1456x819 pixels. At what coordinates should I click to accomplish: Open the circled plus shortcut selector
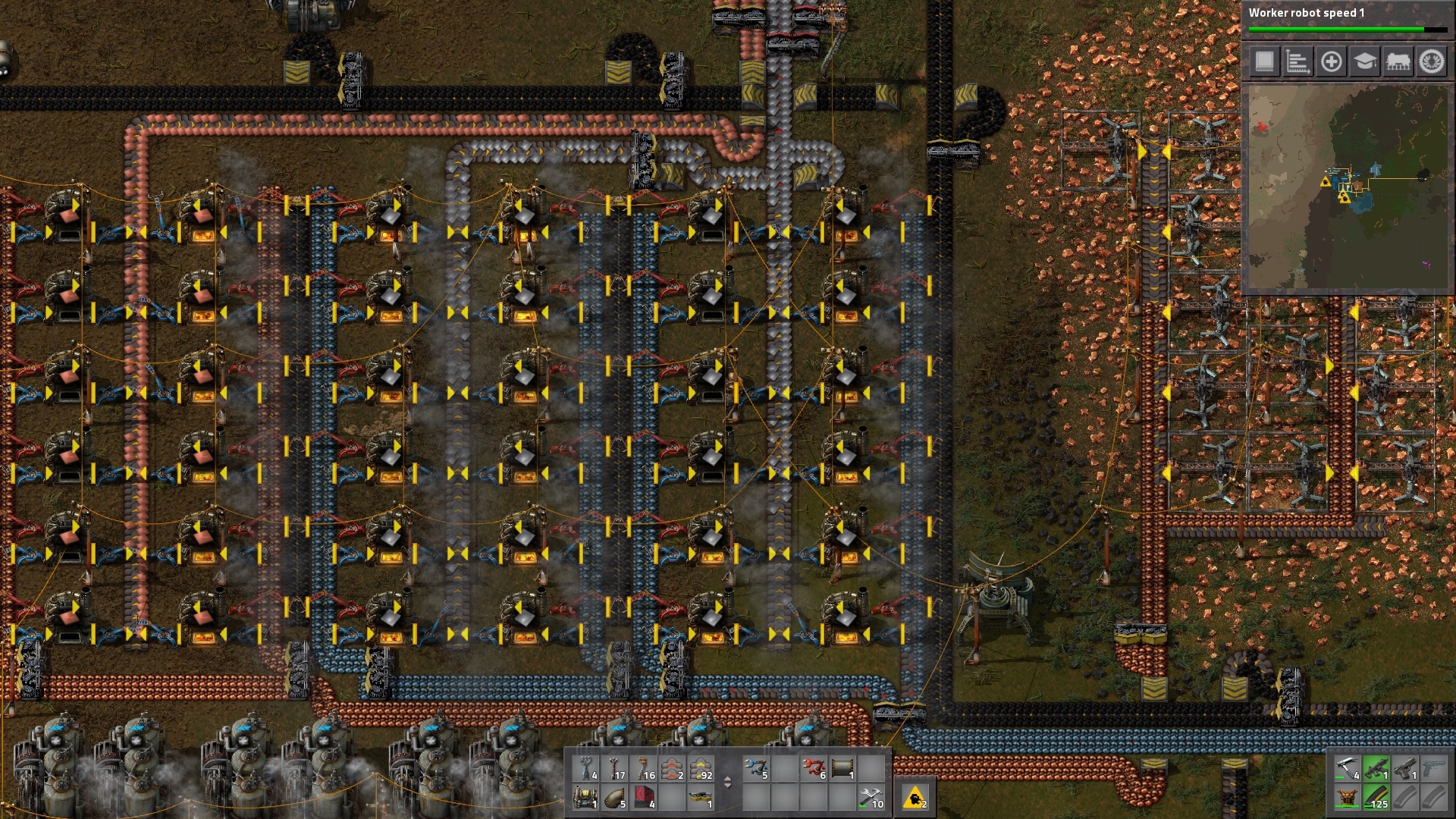(x=1332, y=62)
